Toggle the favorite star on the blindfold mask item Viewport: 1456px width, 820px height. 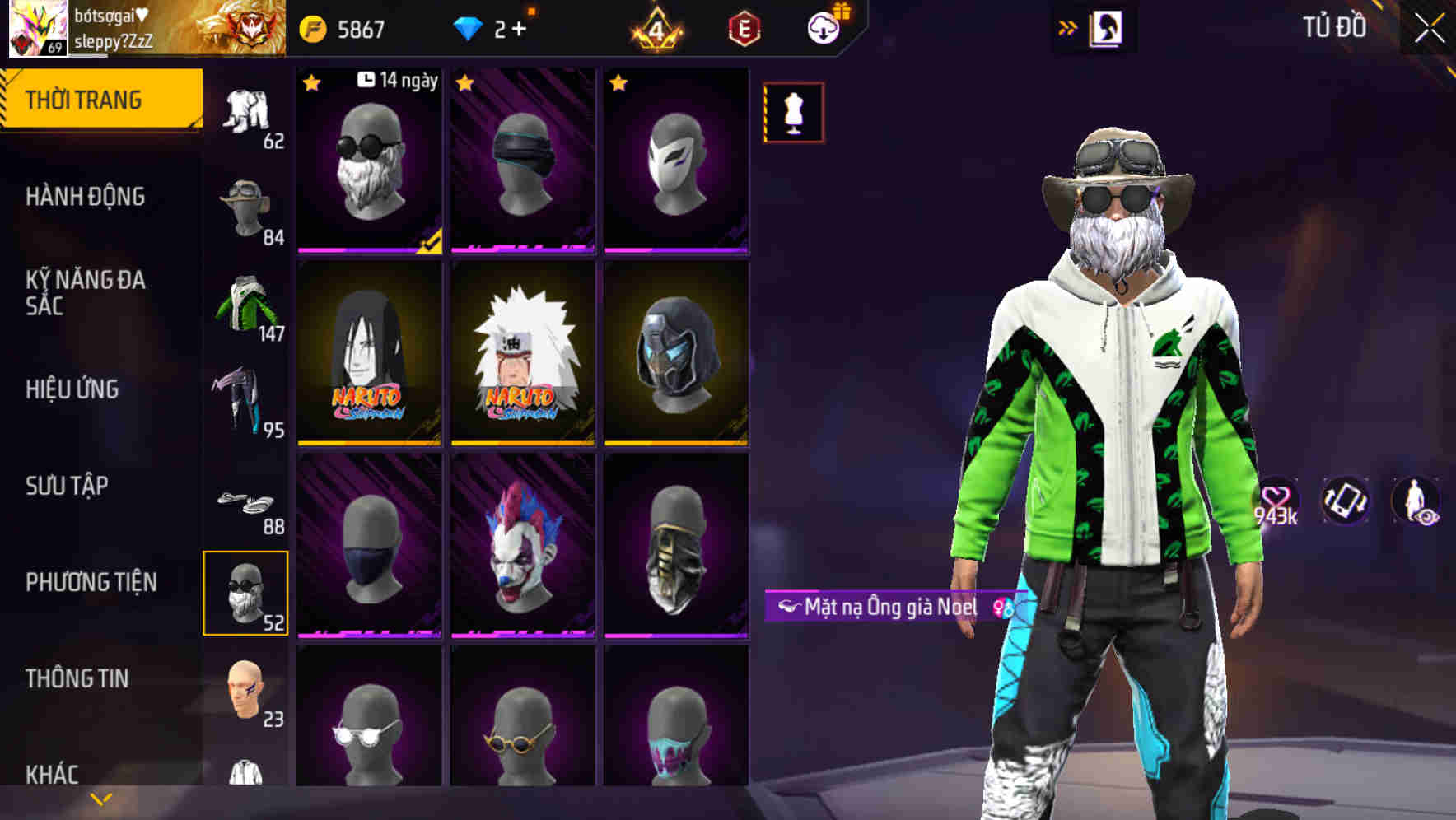coord(466,82)
